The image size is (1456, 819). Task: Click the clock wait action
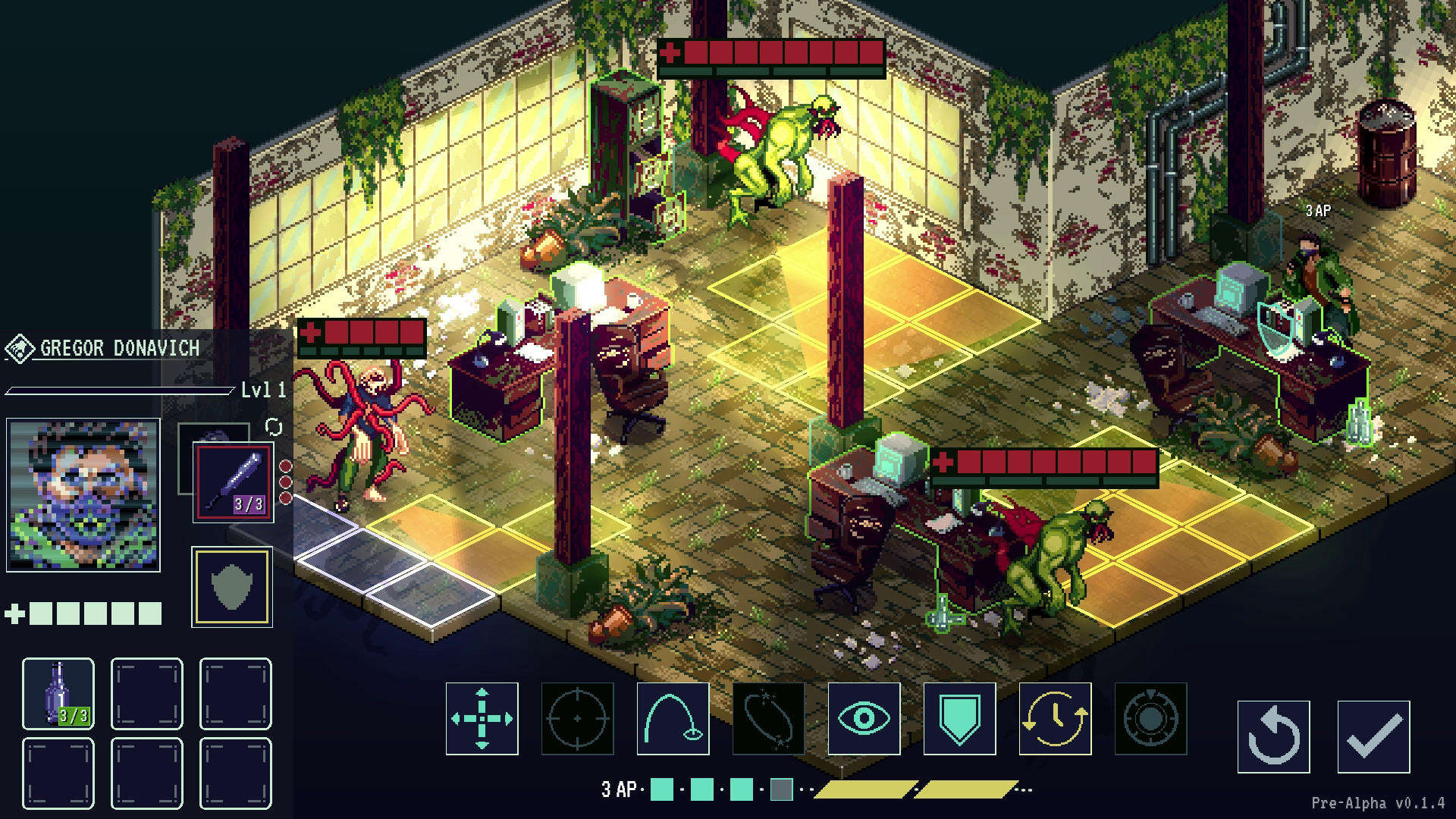[1055, 718]
